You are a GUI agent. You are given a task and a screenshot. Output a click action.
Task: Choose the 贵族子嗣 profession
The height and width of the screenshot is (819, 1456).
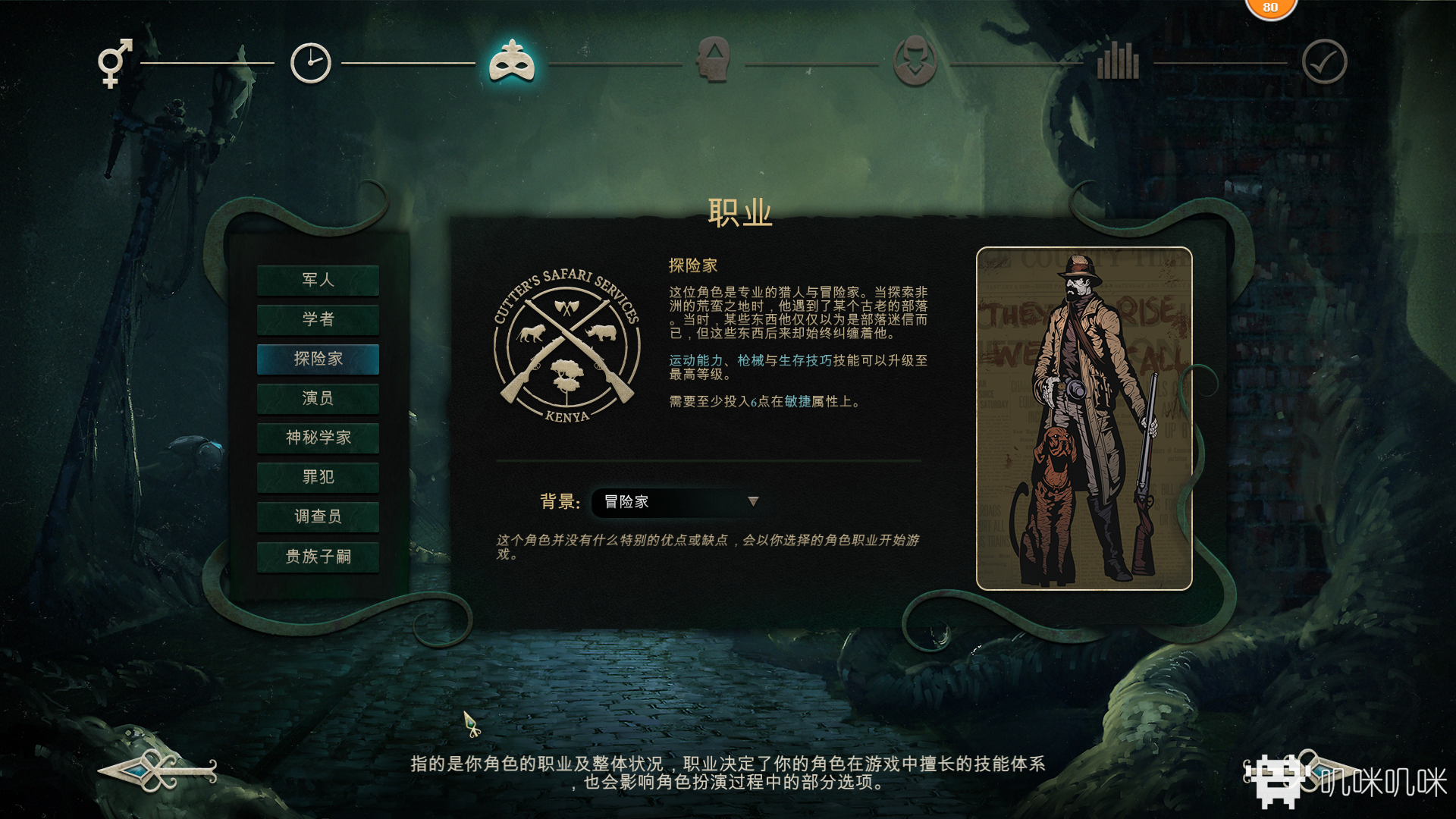pos(318,557)
